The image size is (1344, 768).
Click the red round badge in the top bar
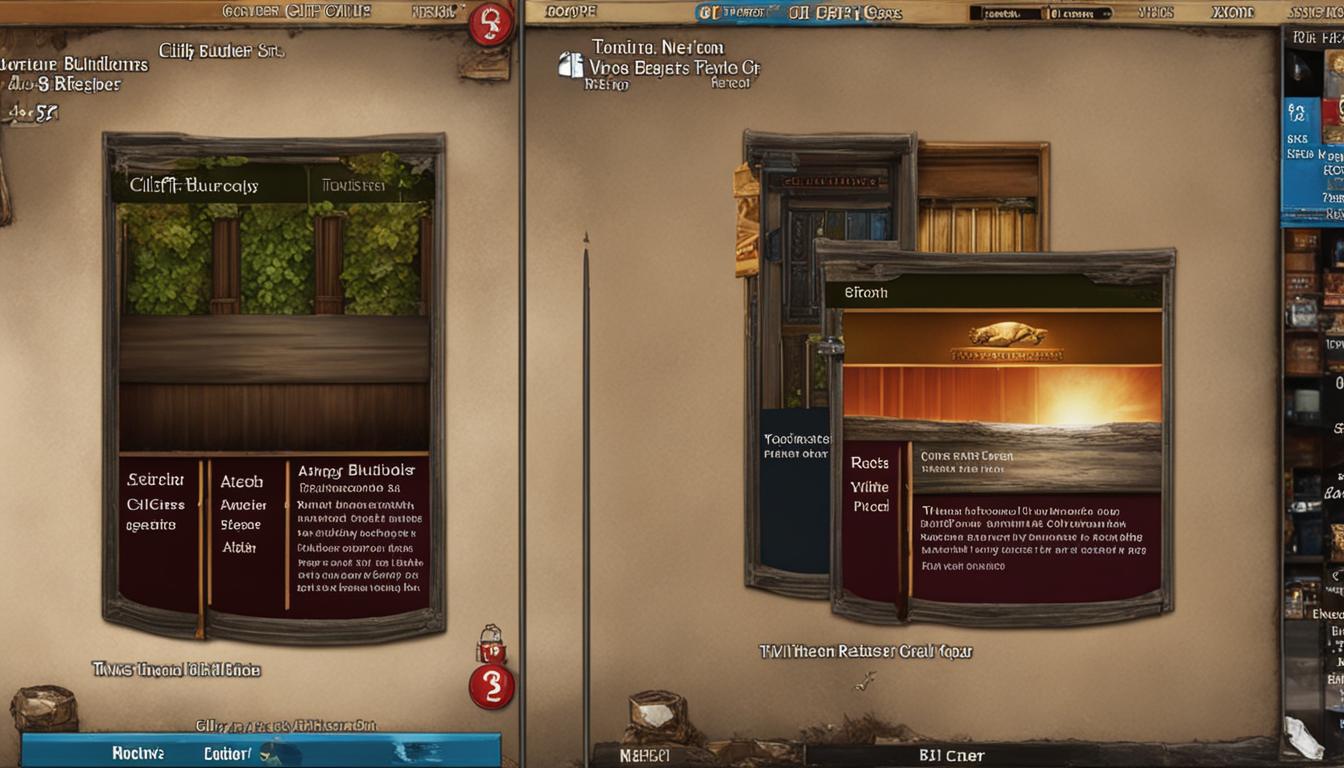pos(490,24)
